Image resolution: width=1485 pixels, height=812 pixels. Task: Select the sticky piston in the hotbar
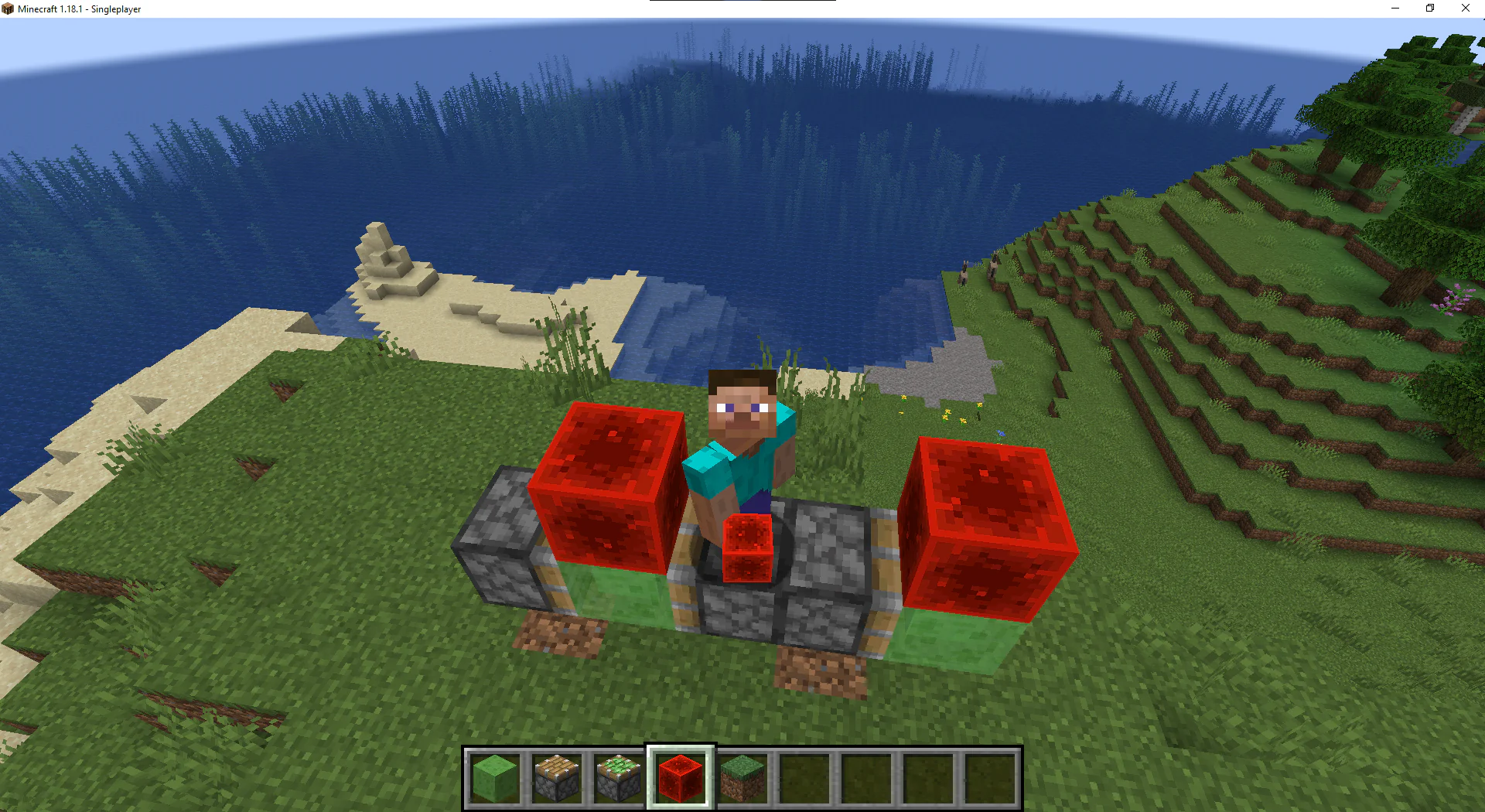[619, 777]
